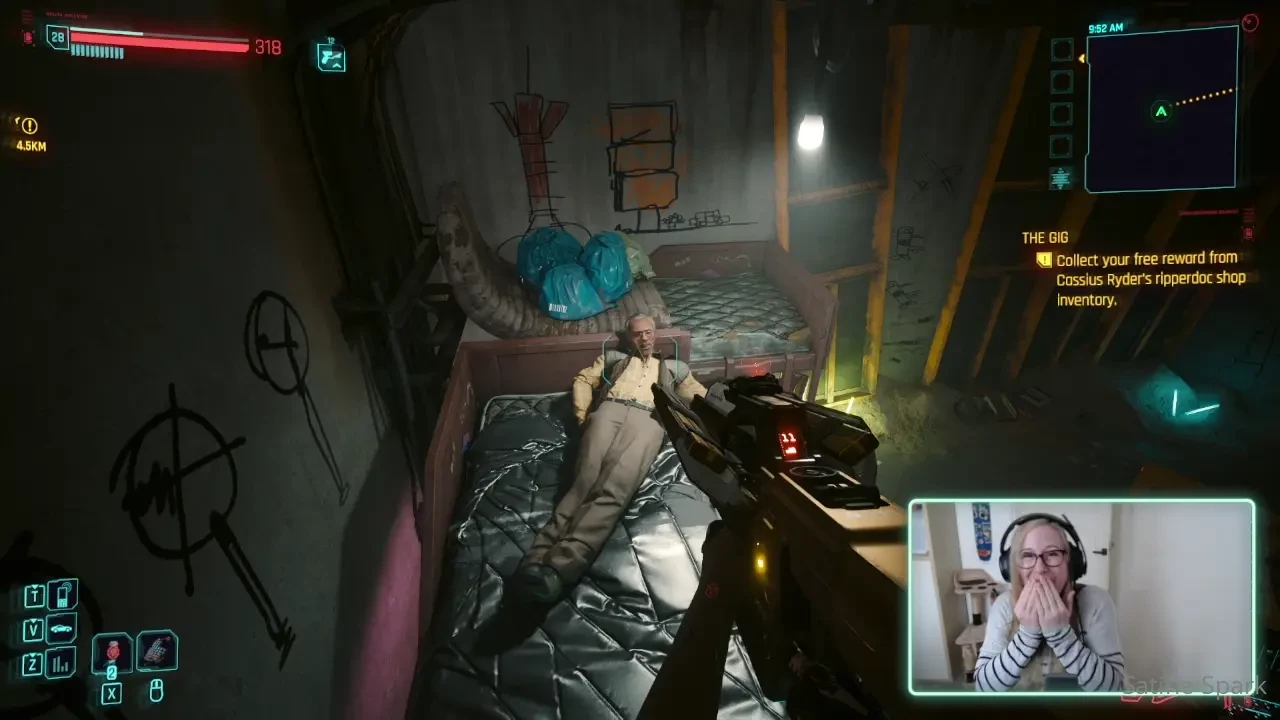This screenshot has width=1280, height=720.
Task: Click the level 28 badge
Action: tap(60, 37)
